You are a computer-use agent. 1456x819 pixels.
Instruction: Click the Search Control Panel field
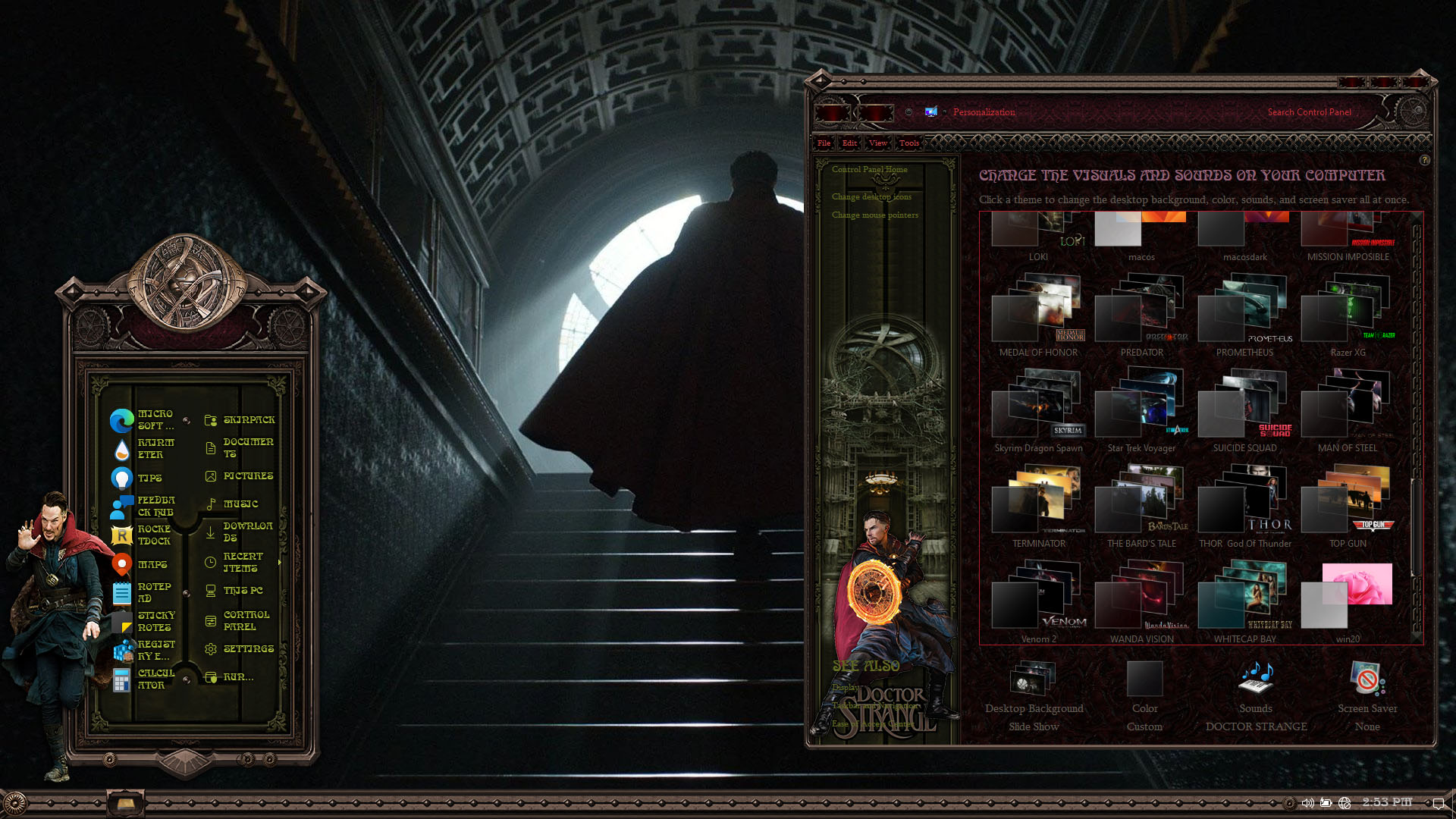point(1309,112)
